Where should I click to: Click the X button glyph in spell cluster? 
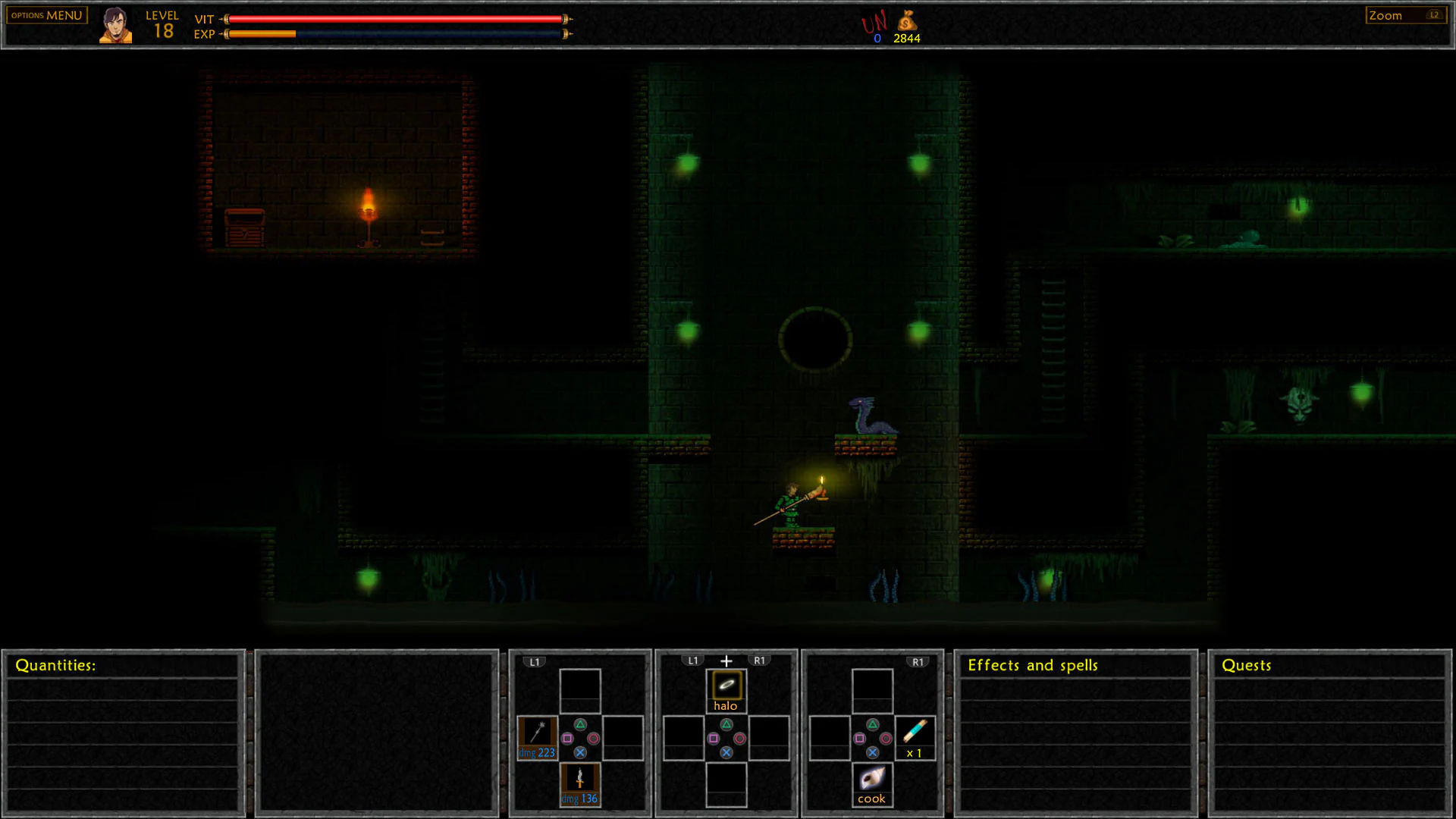(x=726, y=752)
